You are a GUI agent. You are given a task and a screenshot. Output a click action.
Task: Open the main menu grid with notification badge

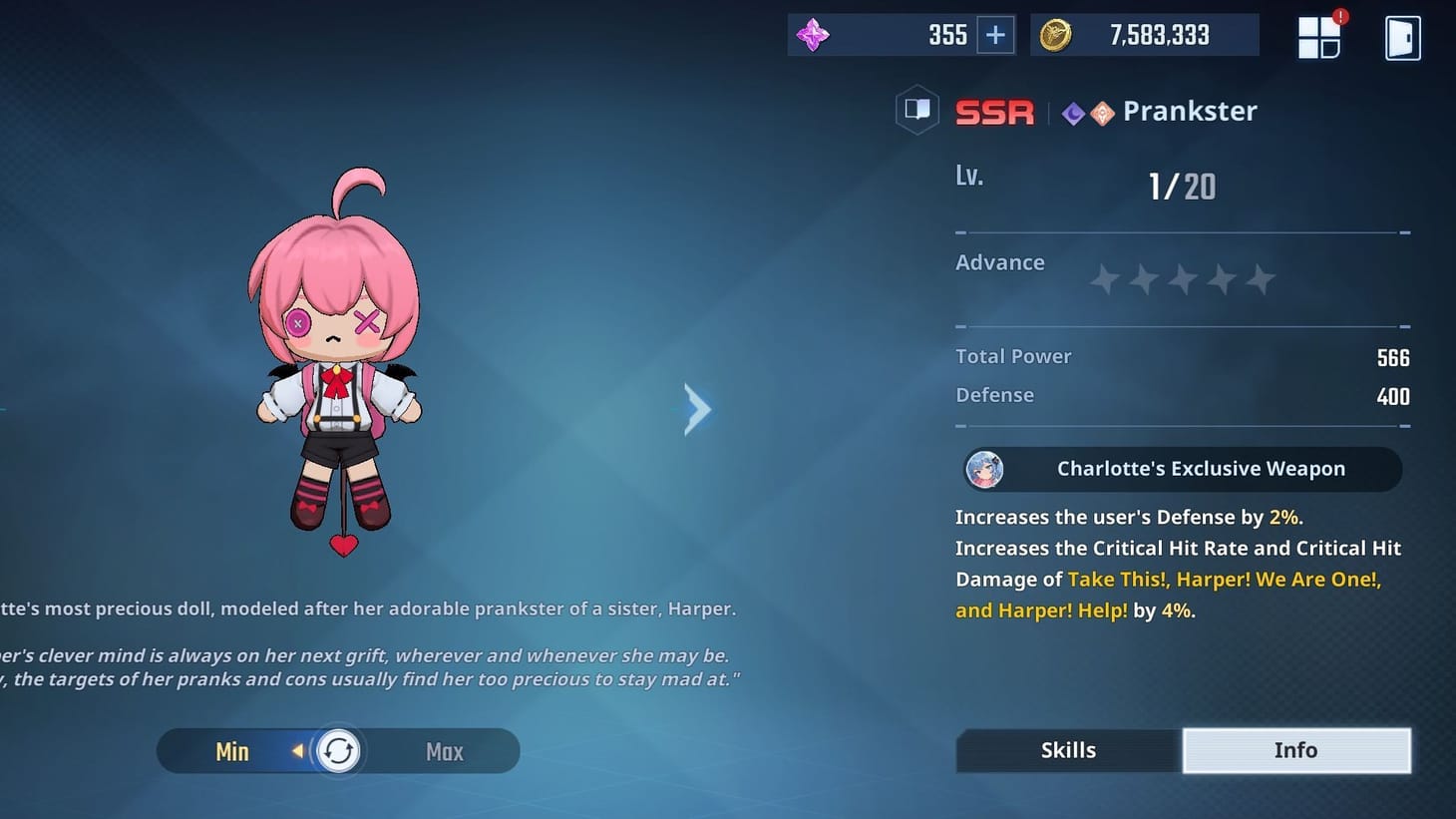[1319, 37]
